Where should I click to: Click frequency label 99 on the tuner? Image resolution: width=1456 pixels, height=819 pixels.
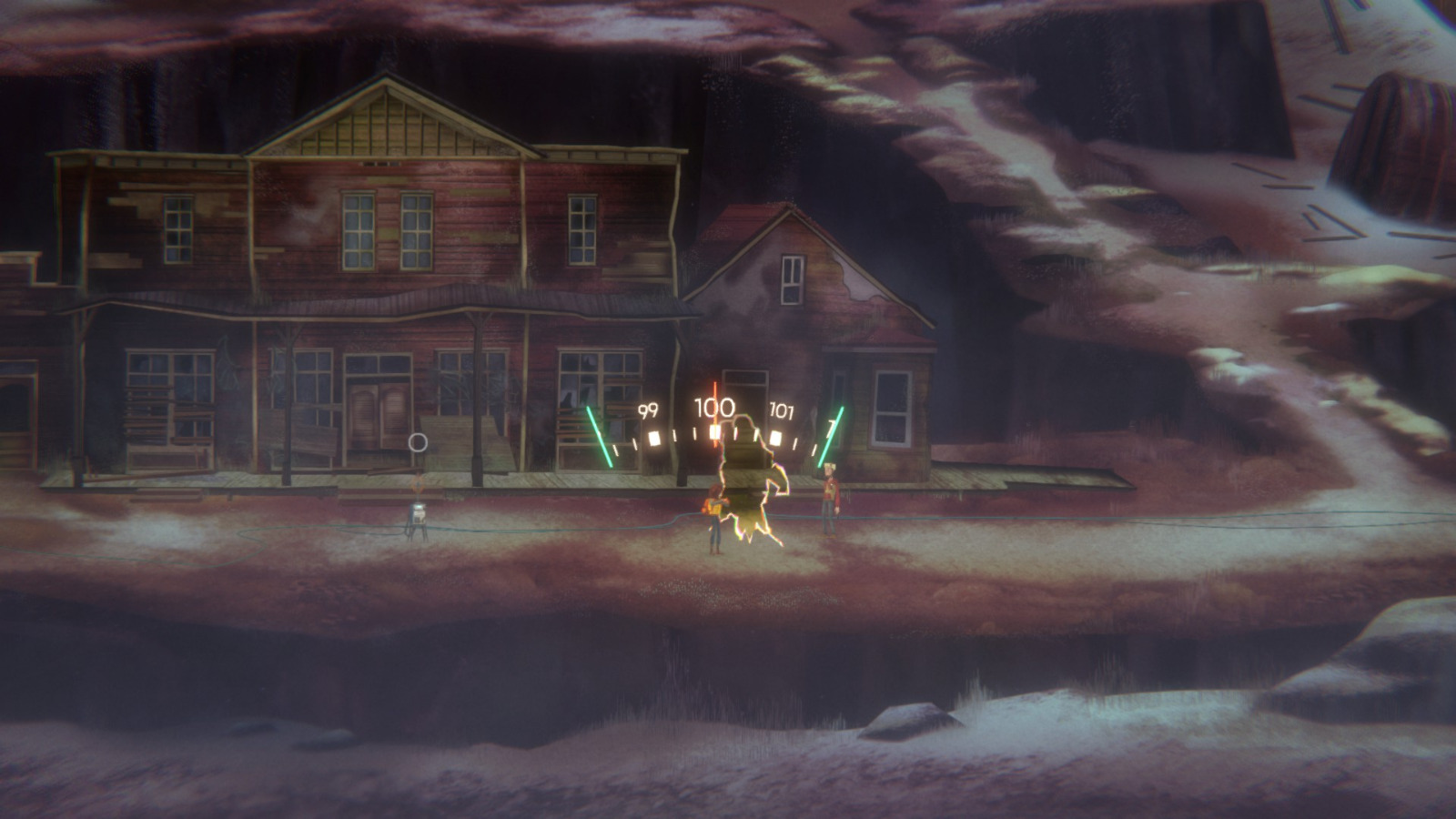[648, 409]
